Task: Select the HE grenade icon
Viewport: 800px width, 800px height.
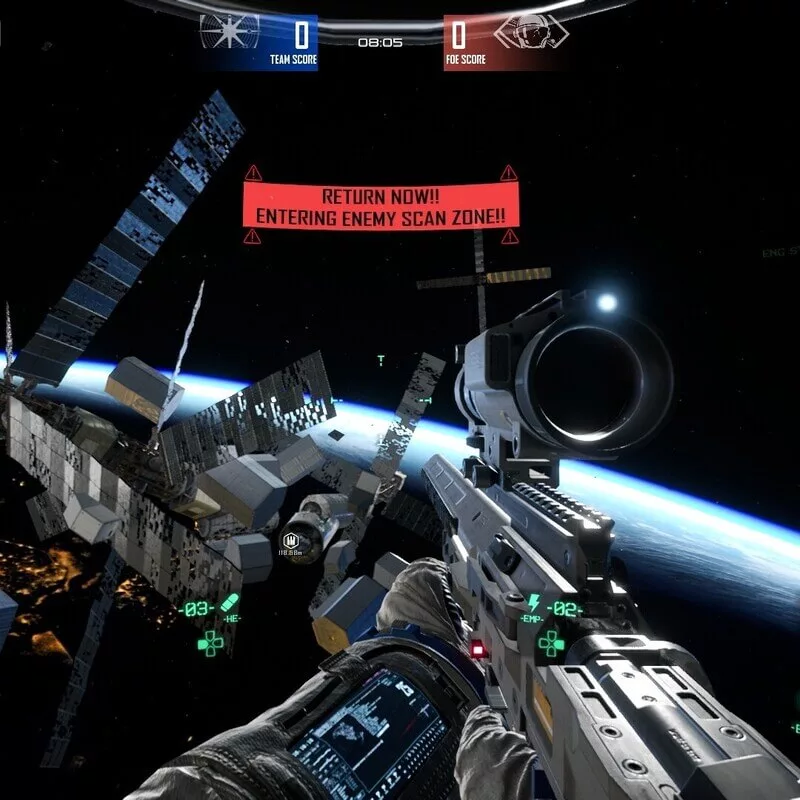Action: pyautogui.click(x=231, y=605)
